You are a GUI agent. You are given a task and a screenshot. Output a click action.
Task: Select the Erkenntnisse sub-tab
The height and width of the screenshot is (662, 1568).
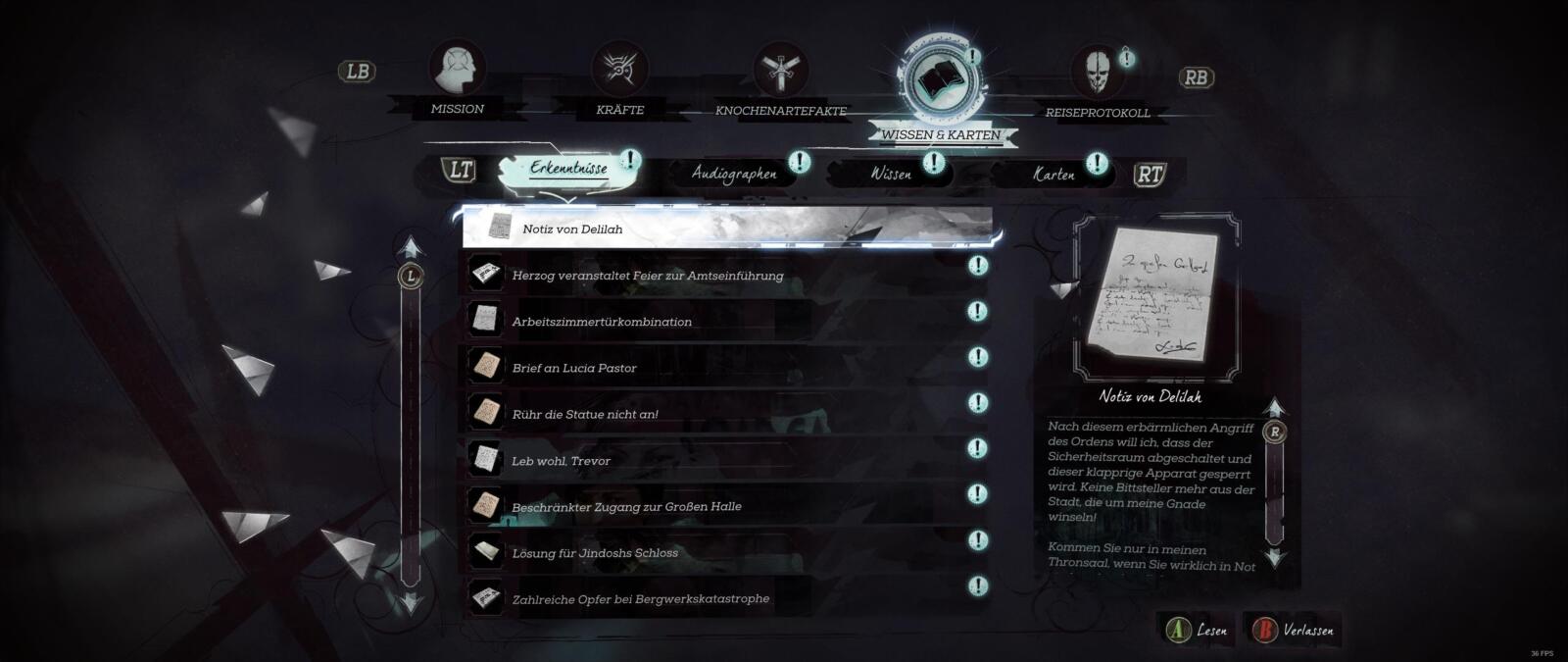pyautogui.click(x=568, y=170)
